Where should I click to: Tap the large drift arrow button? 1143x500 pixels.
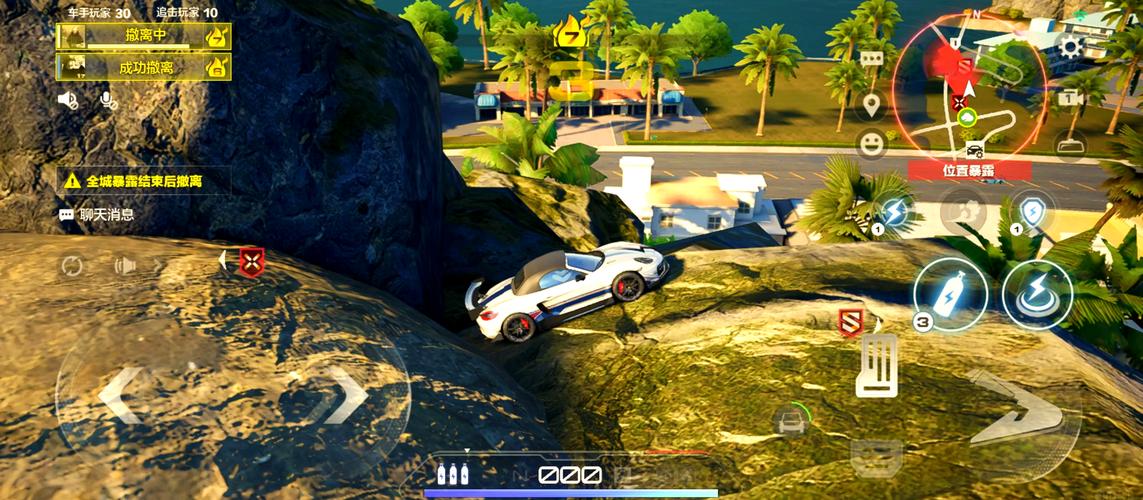pos(1010,410)
